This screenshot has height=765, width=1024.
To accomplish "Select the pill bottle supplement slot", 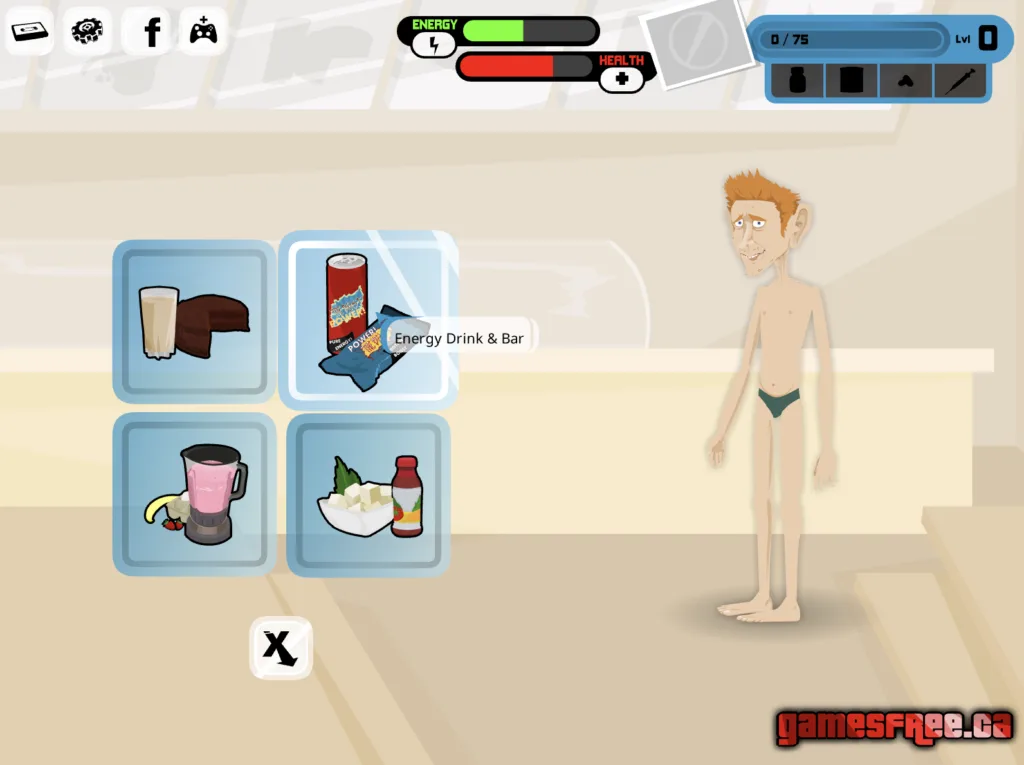I will point(798,81).
